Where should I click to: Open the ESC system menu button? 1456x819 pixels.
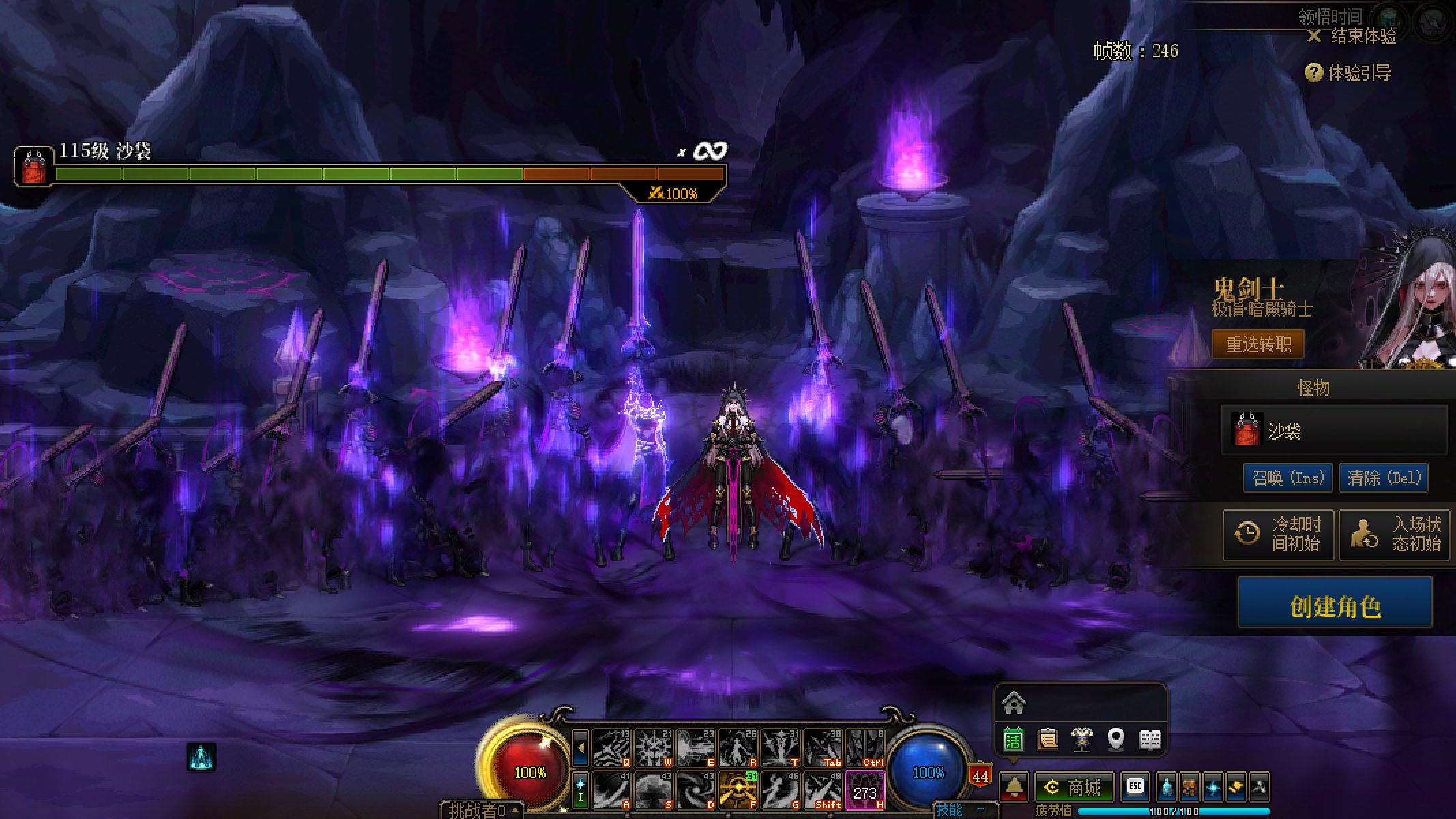[x=1135, y=787]
